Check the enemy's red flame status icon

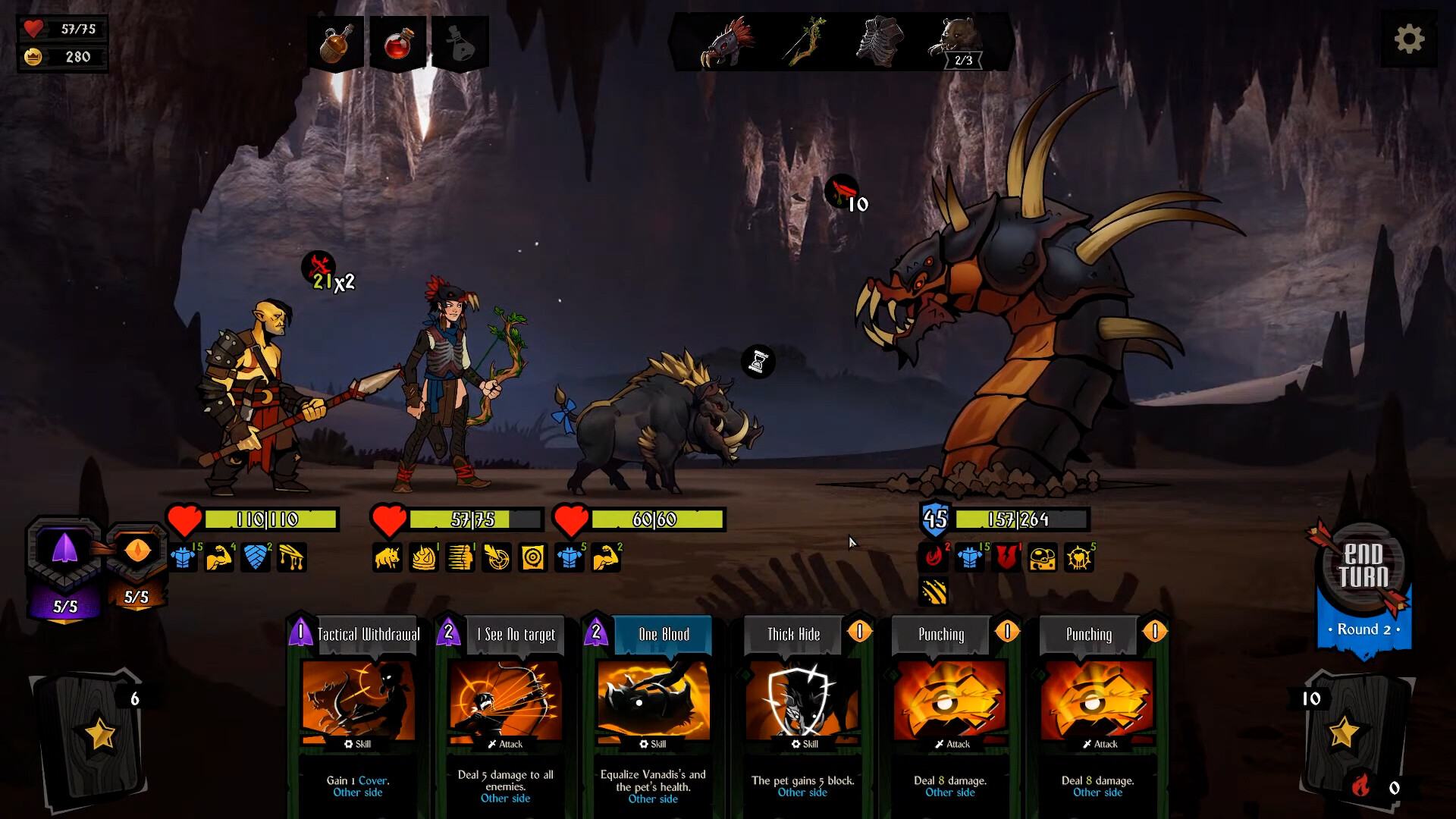934,557
